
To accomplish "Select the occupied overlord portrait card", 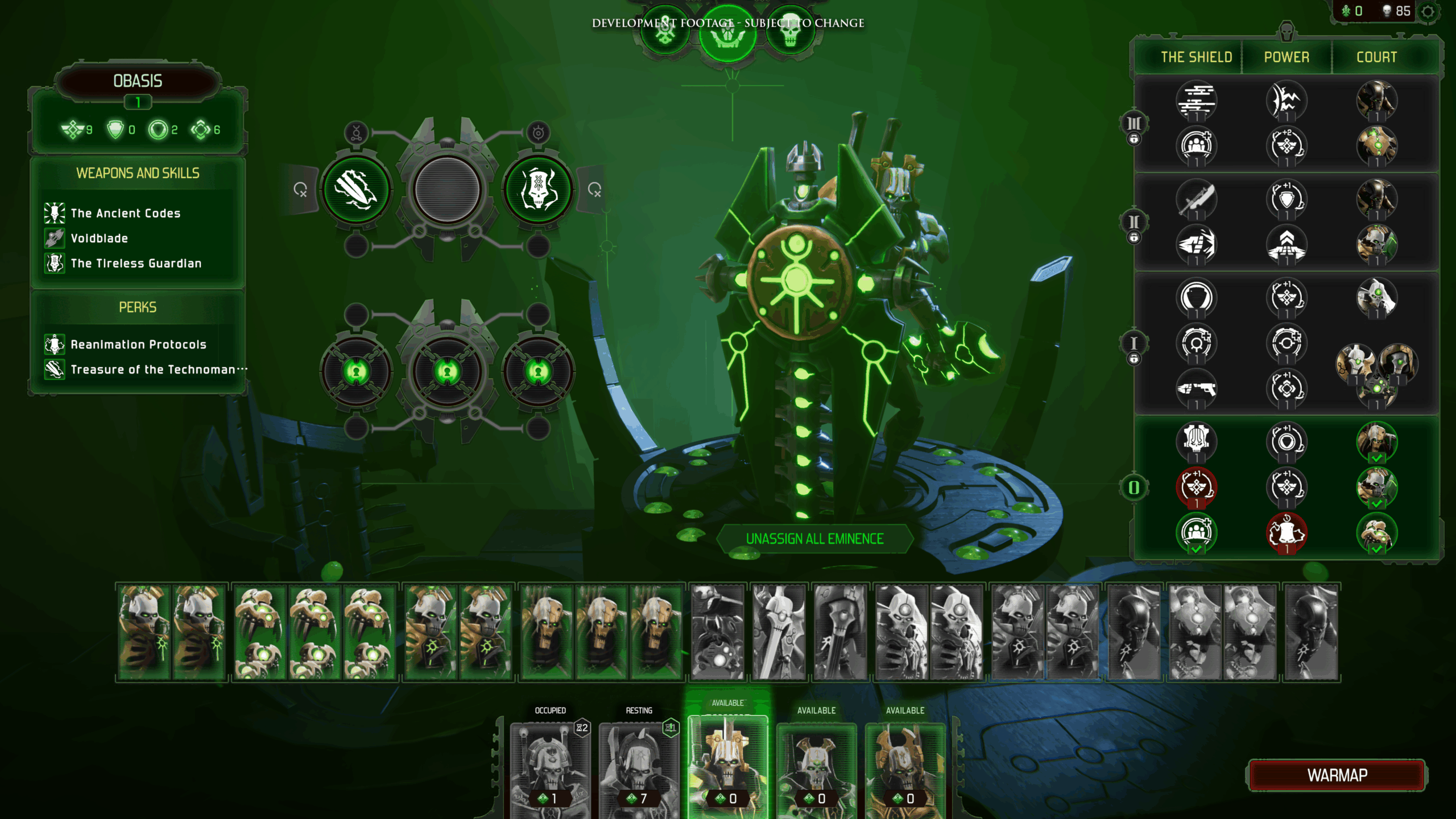I will [550, 768].
